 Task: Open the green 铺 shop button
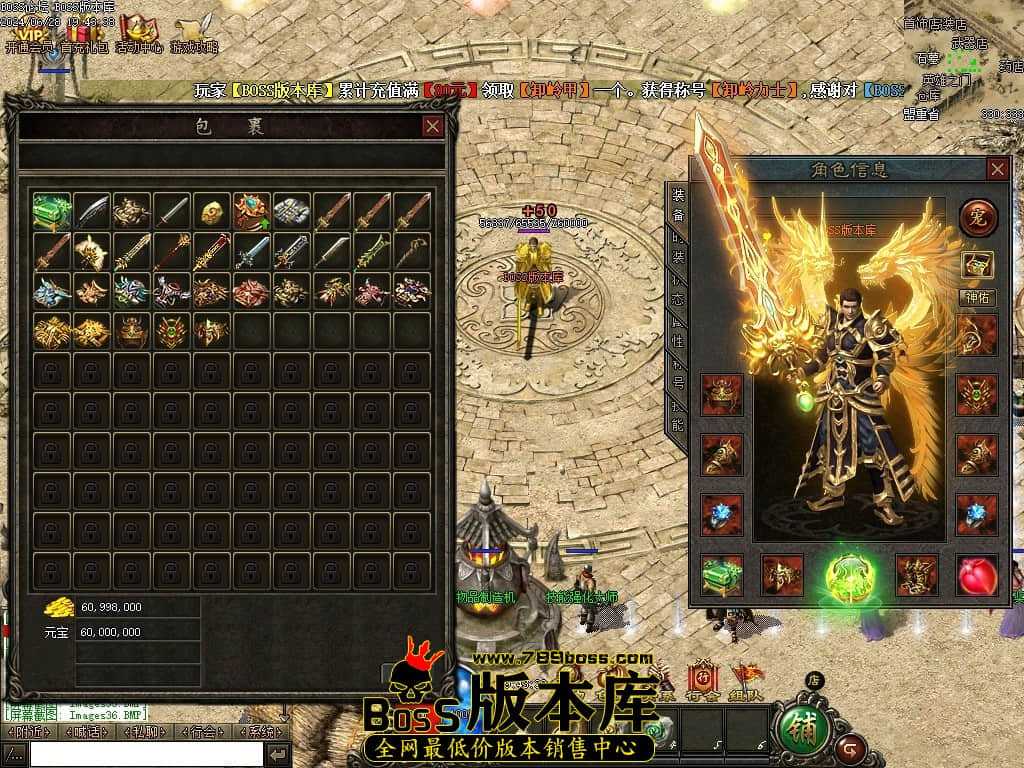click(x=802, y=725)
